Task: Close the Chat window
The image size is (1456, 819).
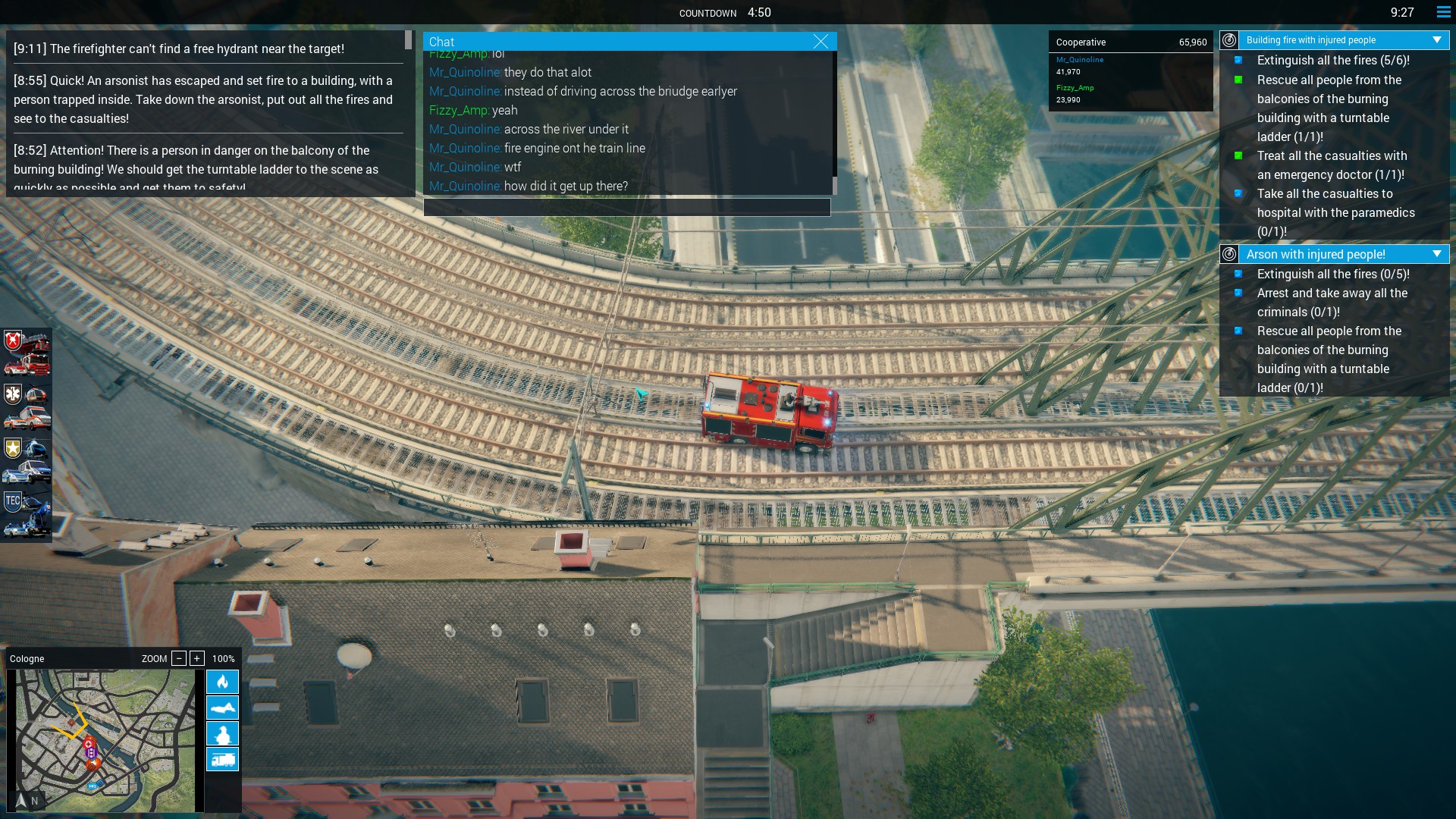Action: click(x=821, y=42)
